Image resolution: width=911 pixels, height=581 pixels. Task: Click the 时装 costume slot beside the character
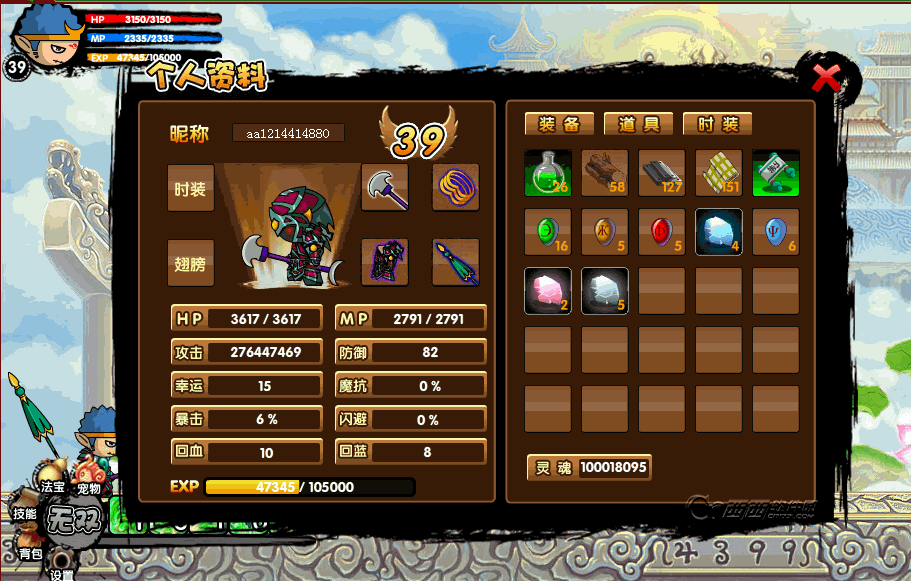coord(190,189)
